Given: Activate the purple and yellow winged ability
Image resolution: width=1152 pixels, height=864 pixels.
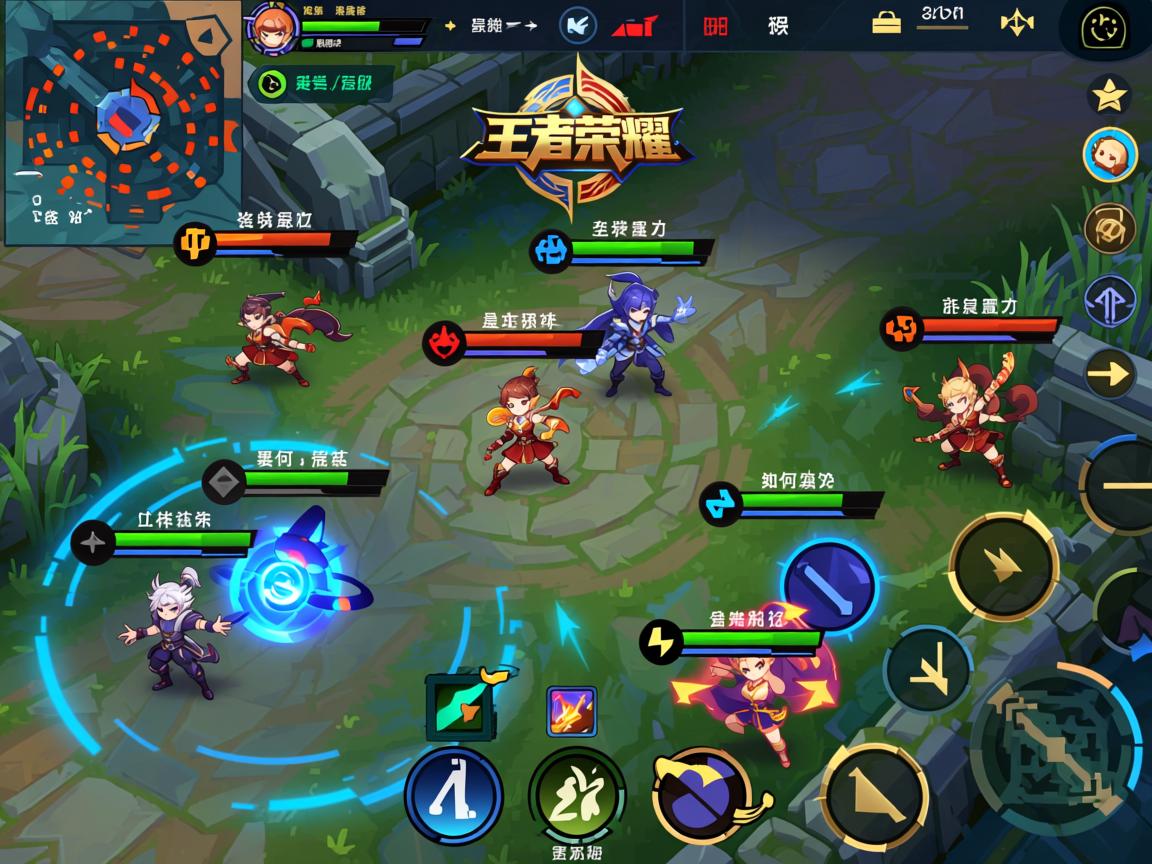Looking at the screenshot, I should click(705, 795).
